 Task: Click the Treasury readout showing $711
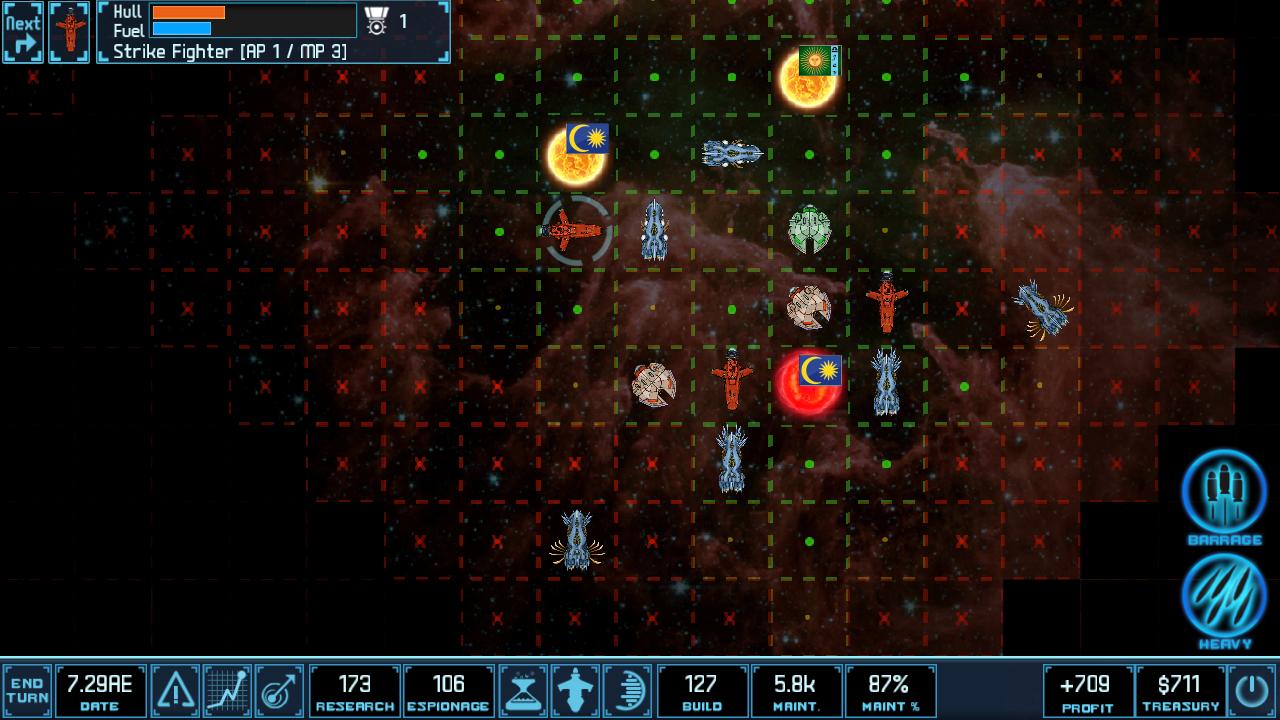click(x=1176, y=688)
